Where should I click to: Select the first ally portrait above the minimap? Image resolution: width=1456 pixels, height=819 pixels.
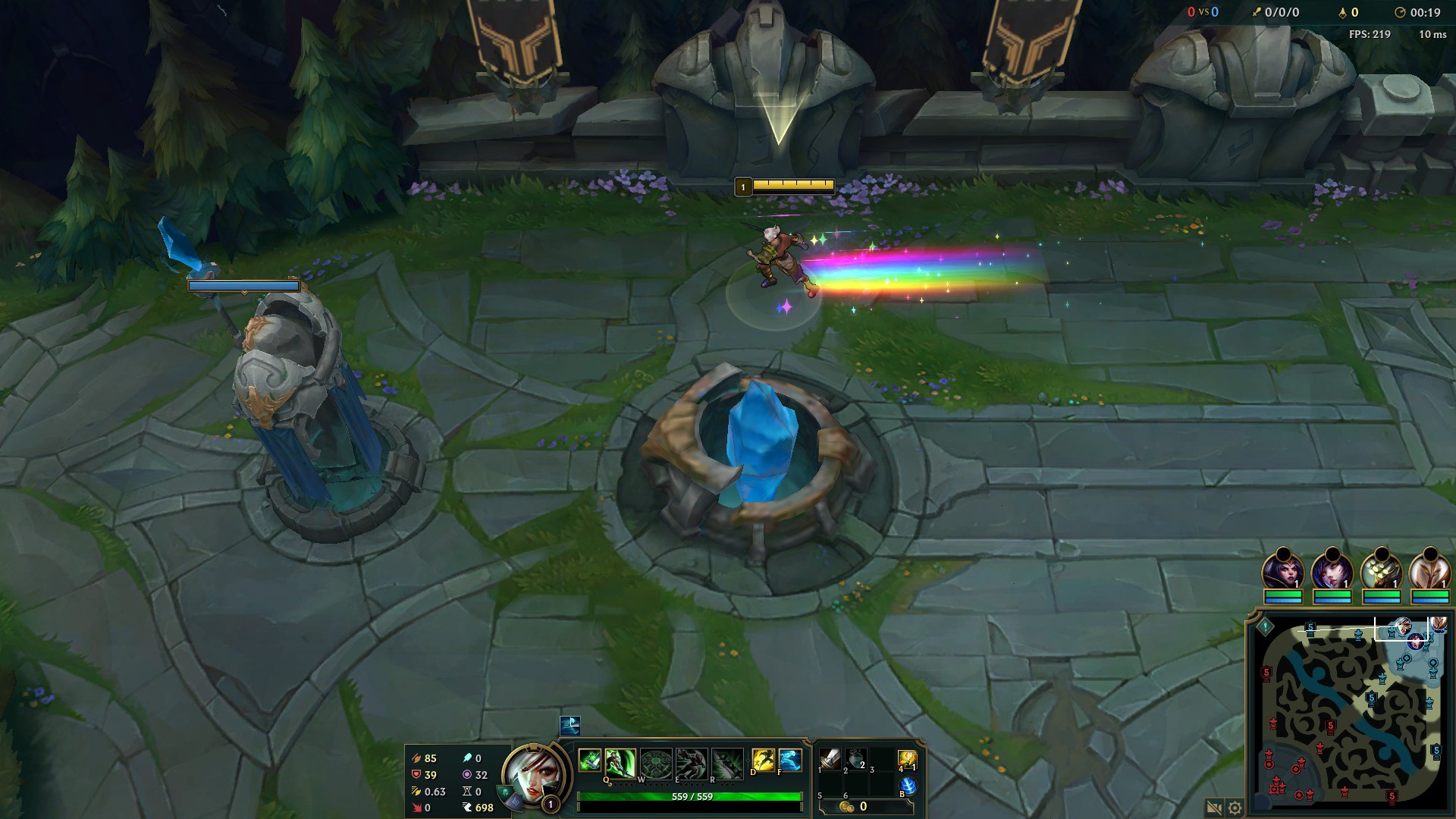tap(1282, 570)
